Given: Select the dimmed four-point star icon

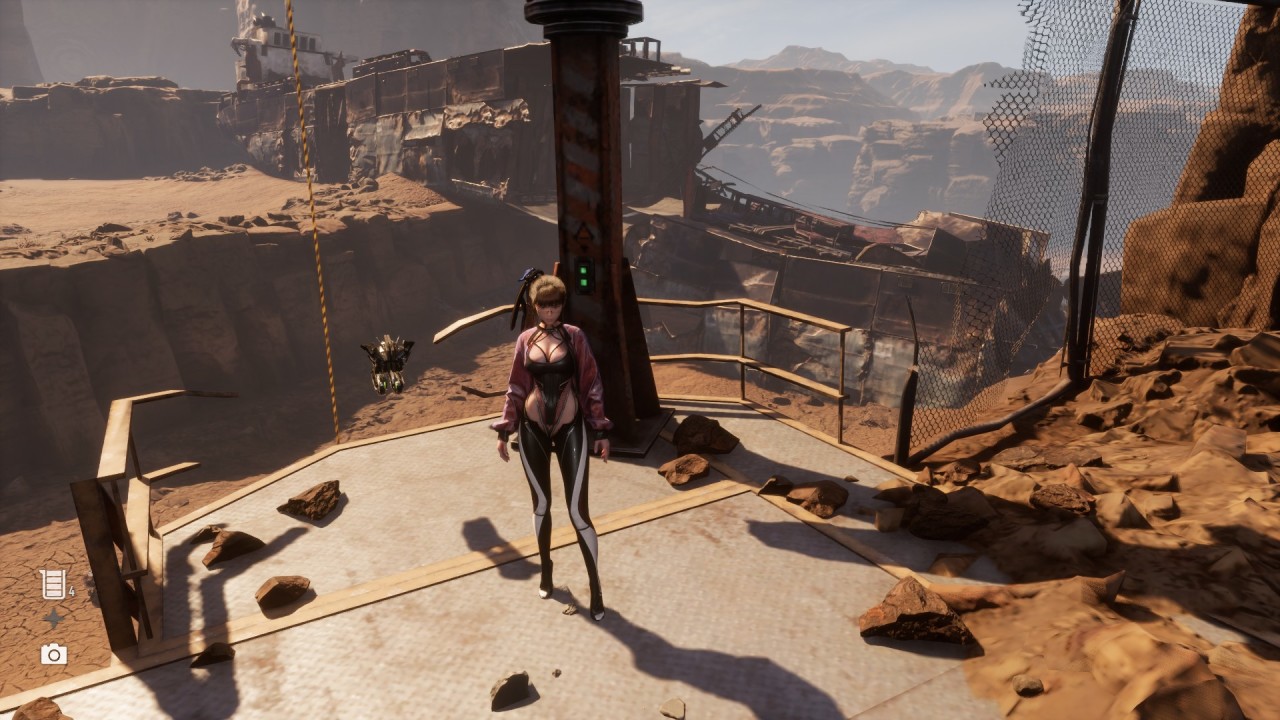Looking at the screenshot, I should tap(53, 619).
